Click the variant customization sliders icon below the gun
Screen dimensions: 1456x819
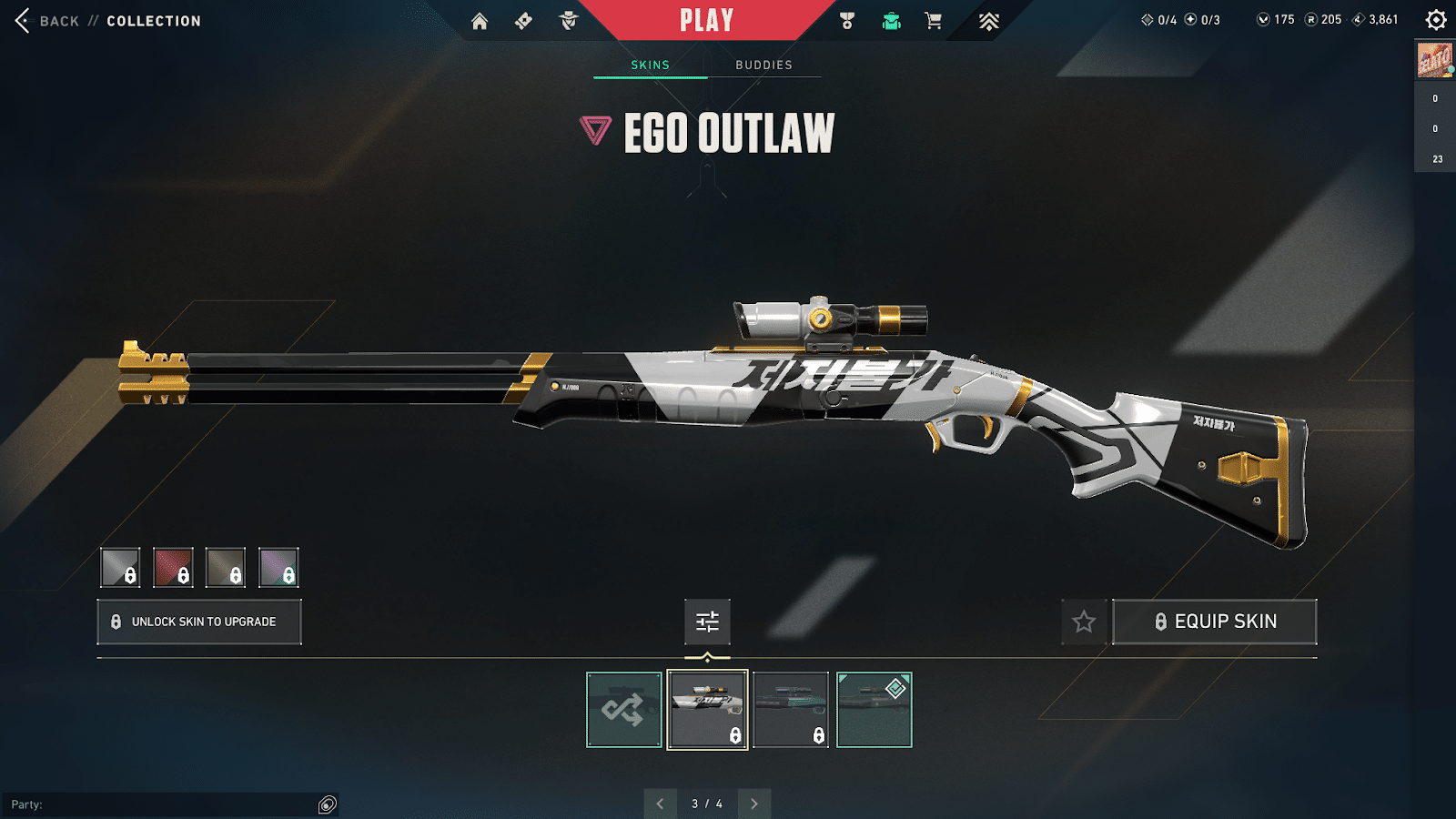(707, 622)
